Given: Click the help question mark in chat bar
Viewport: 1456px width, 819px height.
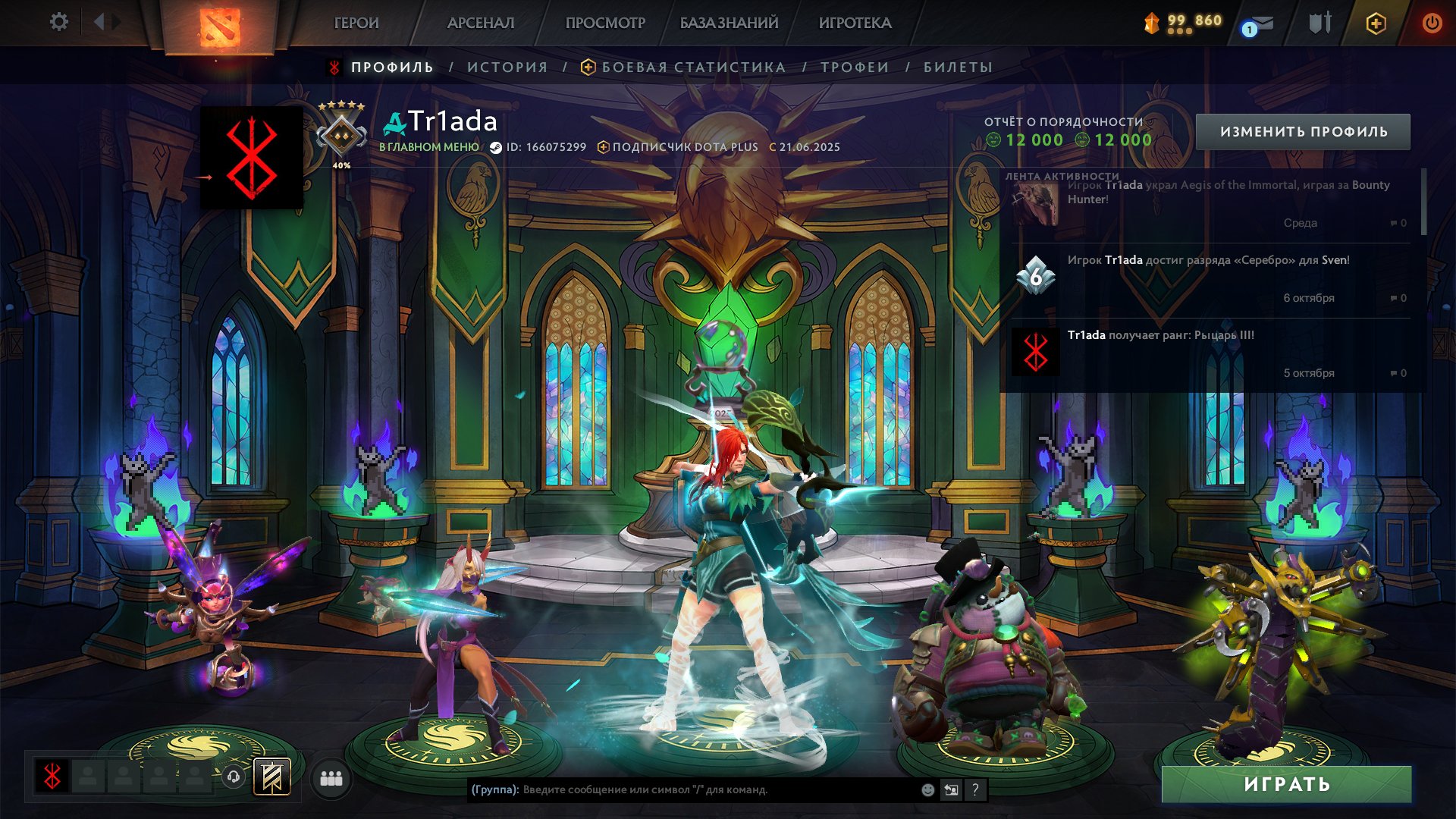Looking at the screenshot, I should [x=975, y=789].
